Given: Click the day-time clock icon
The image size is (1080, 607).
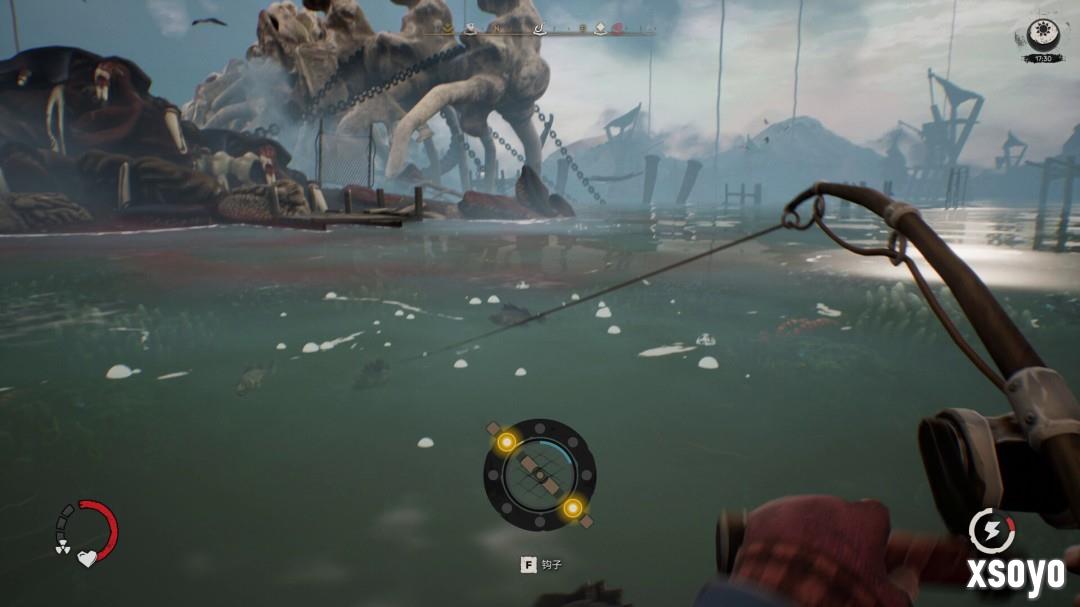Looking at the screenshot, I should 1042,35.
